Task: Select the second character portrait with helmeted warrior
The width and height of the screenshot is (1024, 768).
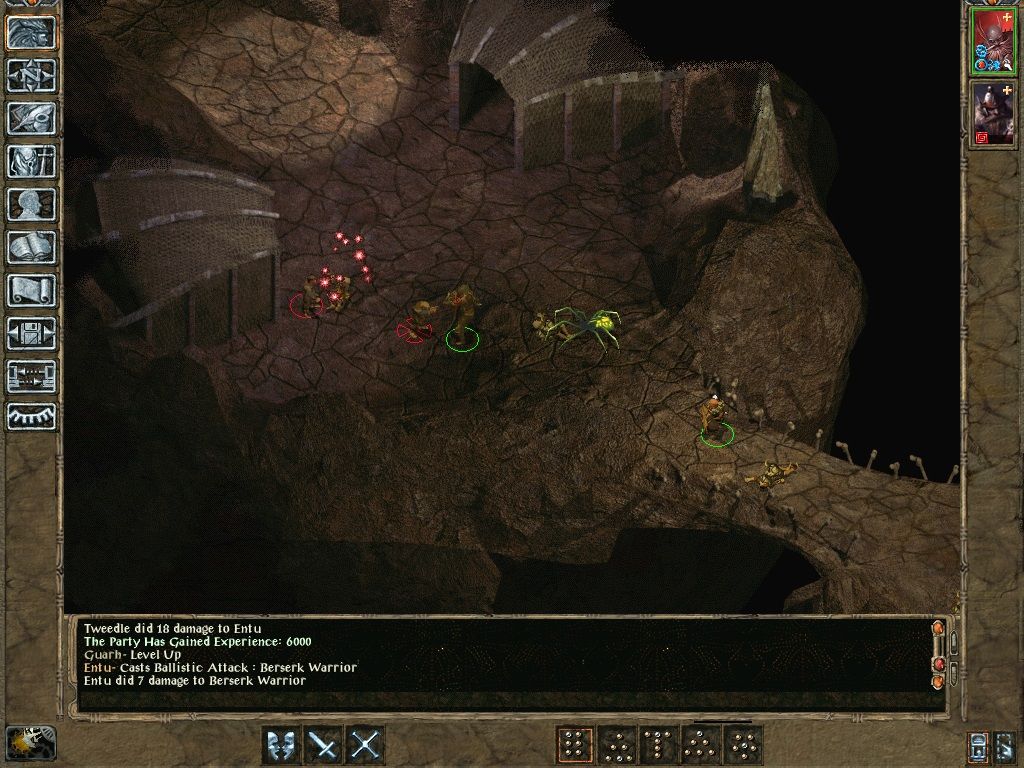Action: pos(994,112)
